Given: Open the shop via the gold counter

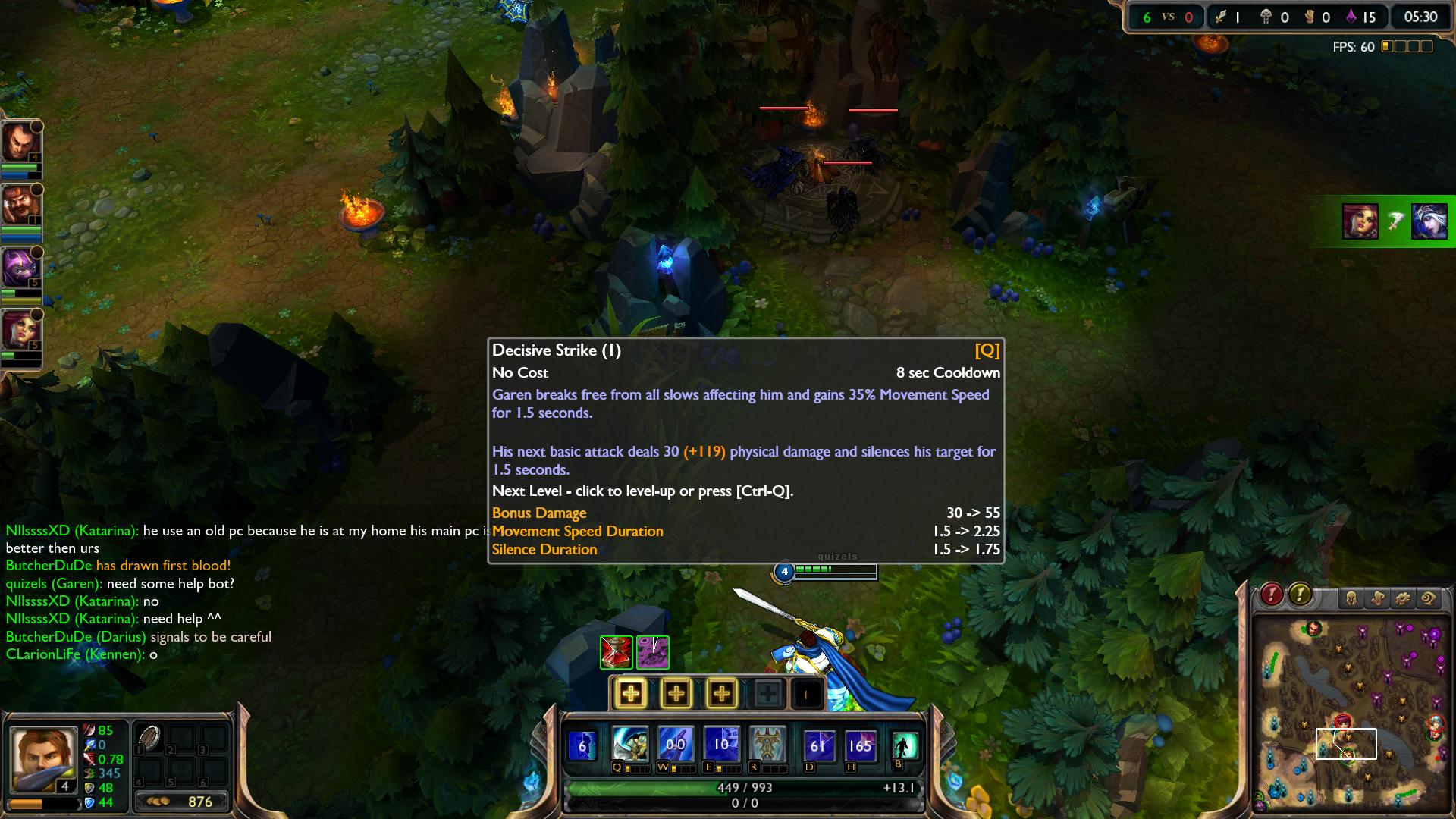Looking at the screenshot, I should 182,802.
